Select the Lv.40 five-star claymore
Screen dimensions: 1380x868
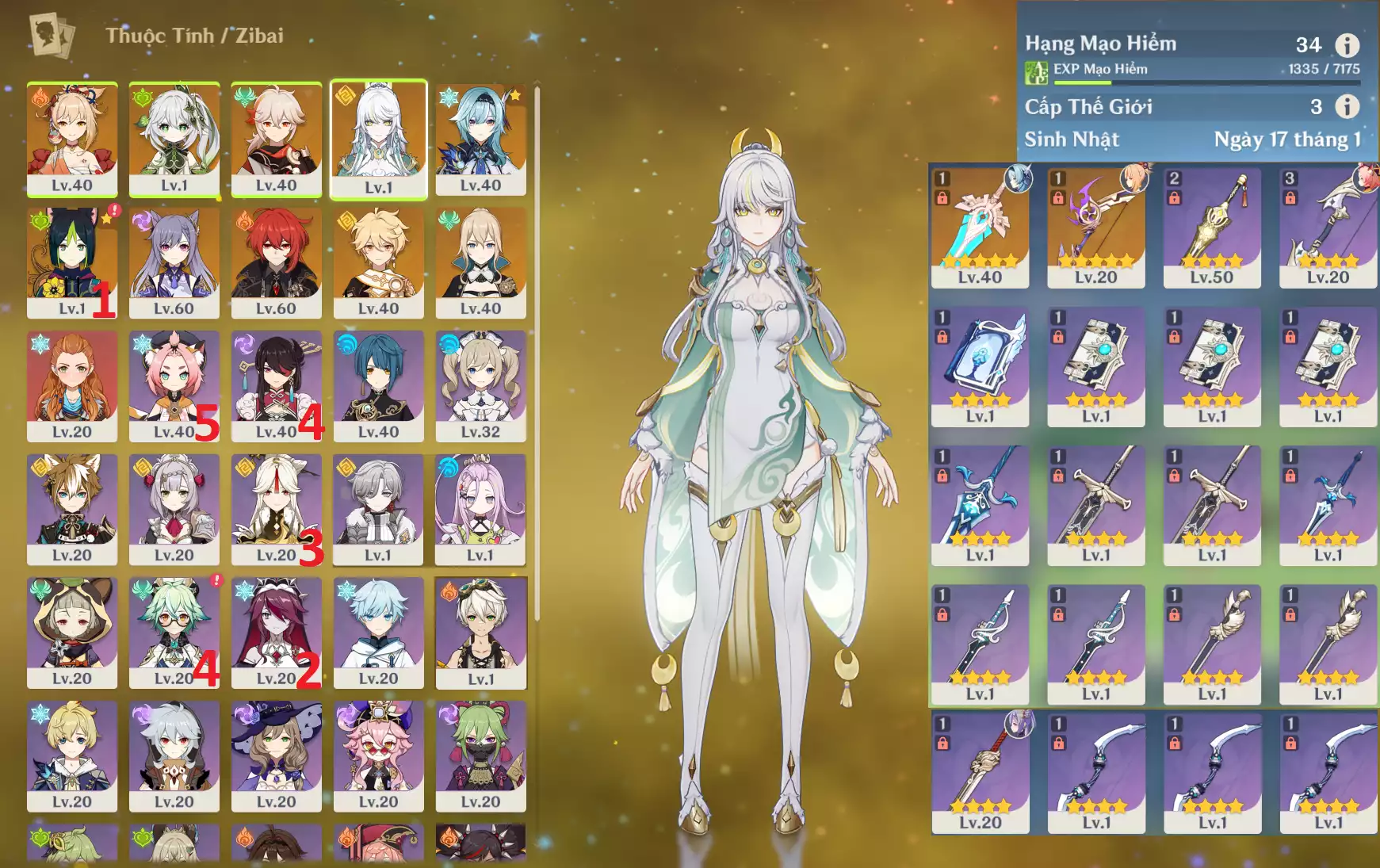tap(980, 226)
